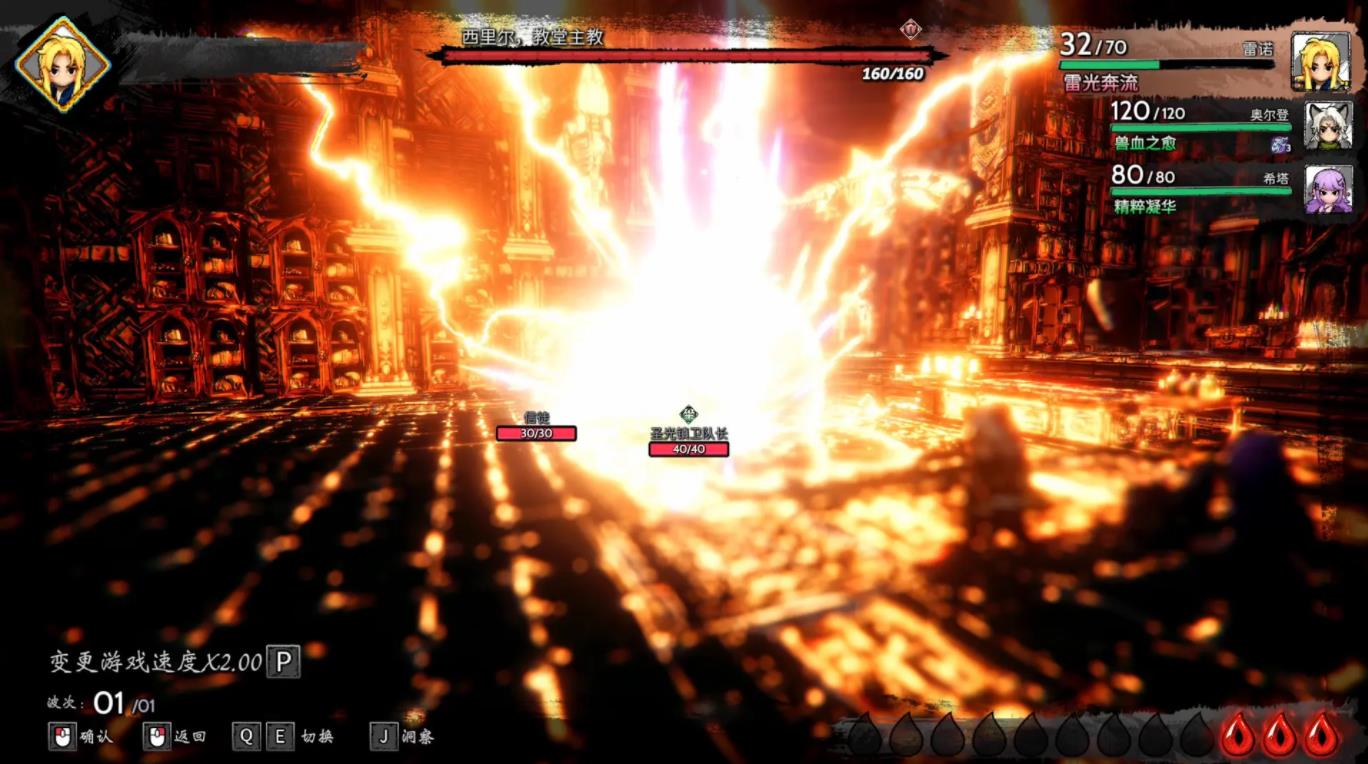Choose 奥尔登's wolf-eared portrait
The height and width of the screenshot is (764, 1368).
1328,126
